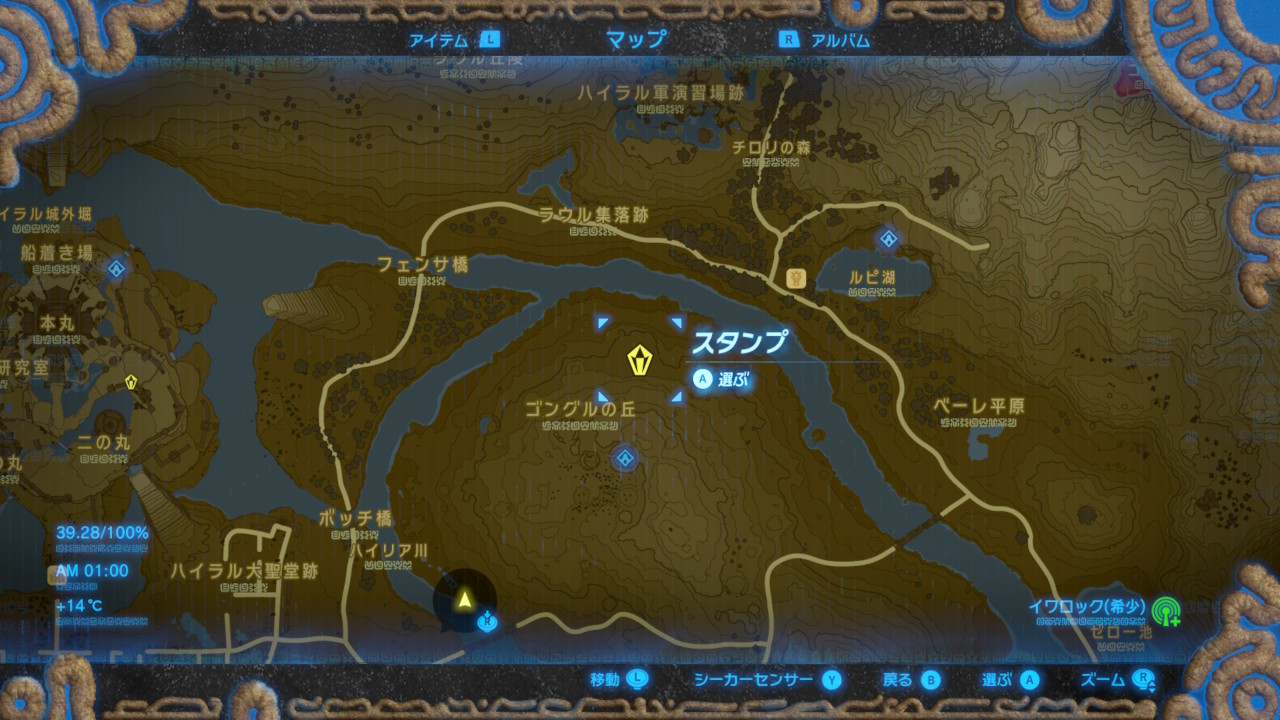The width and height of the screenshot is (1280, 720).
Task: Click the small stamp icon near 二の丸
Action: (129, 381)
